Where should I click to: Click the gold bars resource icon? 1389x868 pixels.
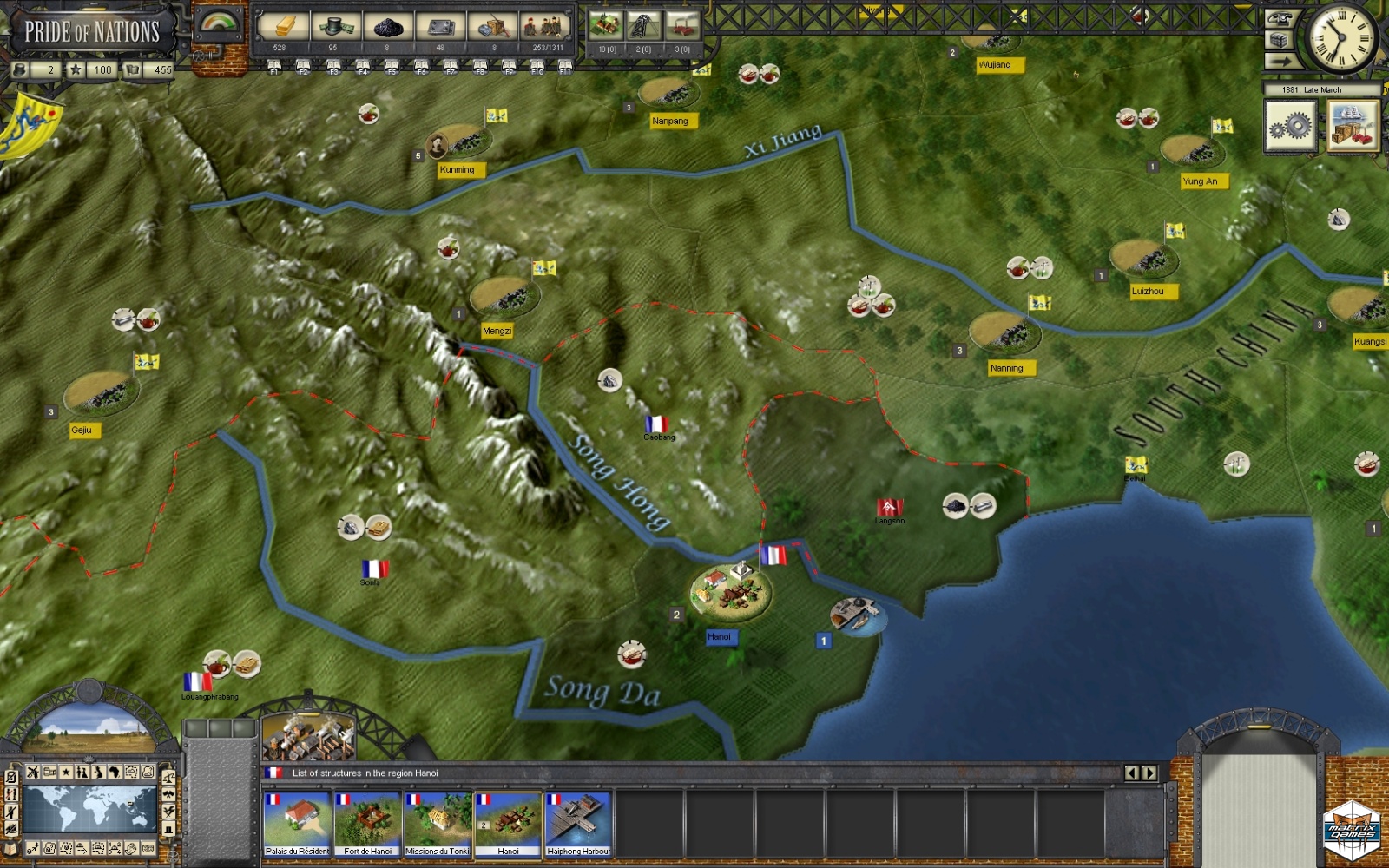(x=281, y=28)
